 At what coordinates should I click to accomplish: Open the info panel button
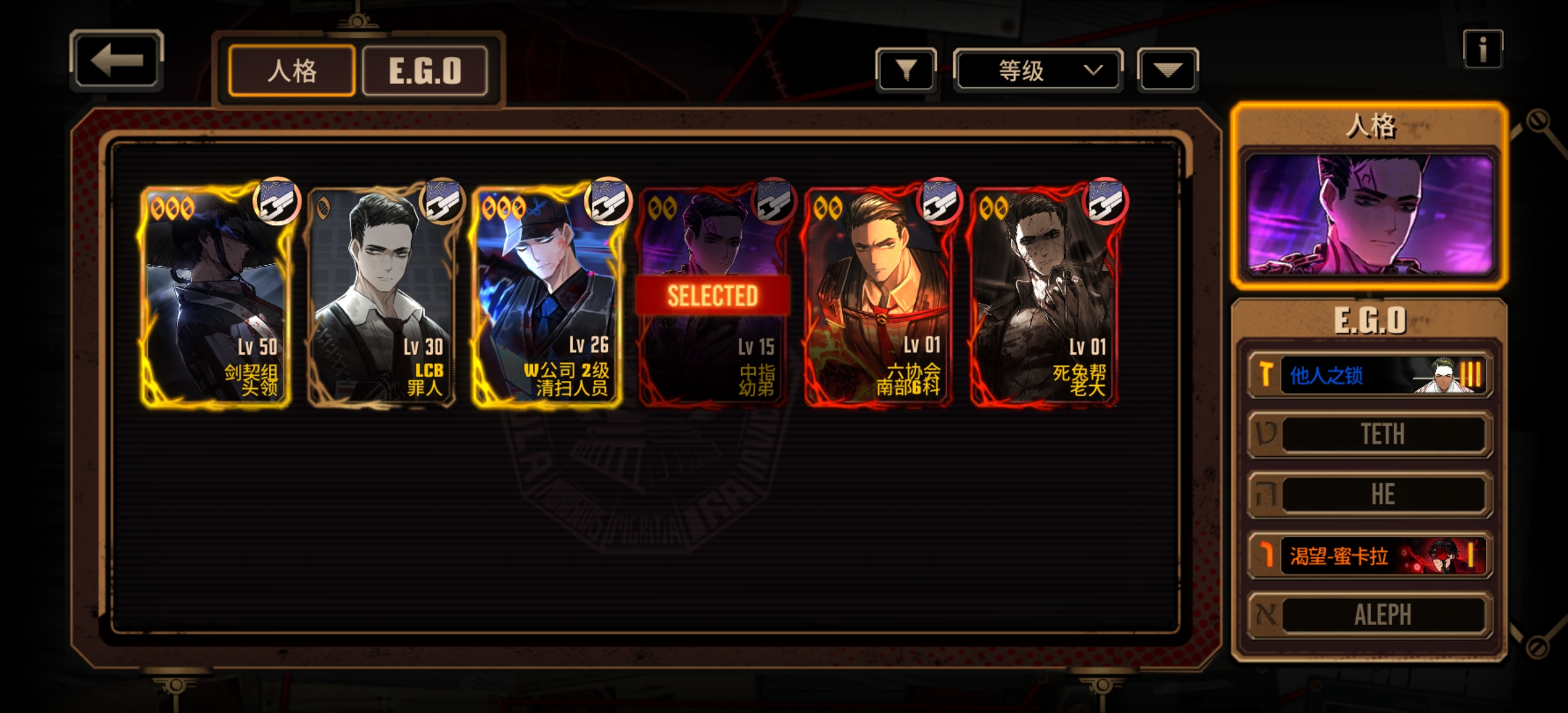coord(1482,50)
